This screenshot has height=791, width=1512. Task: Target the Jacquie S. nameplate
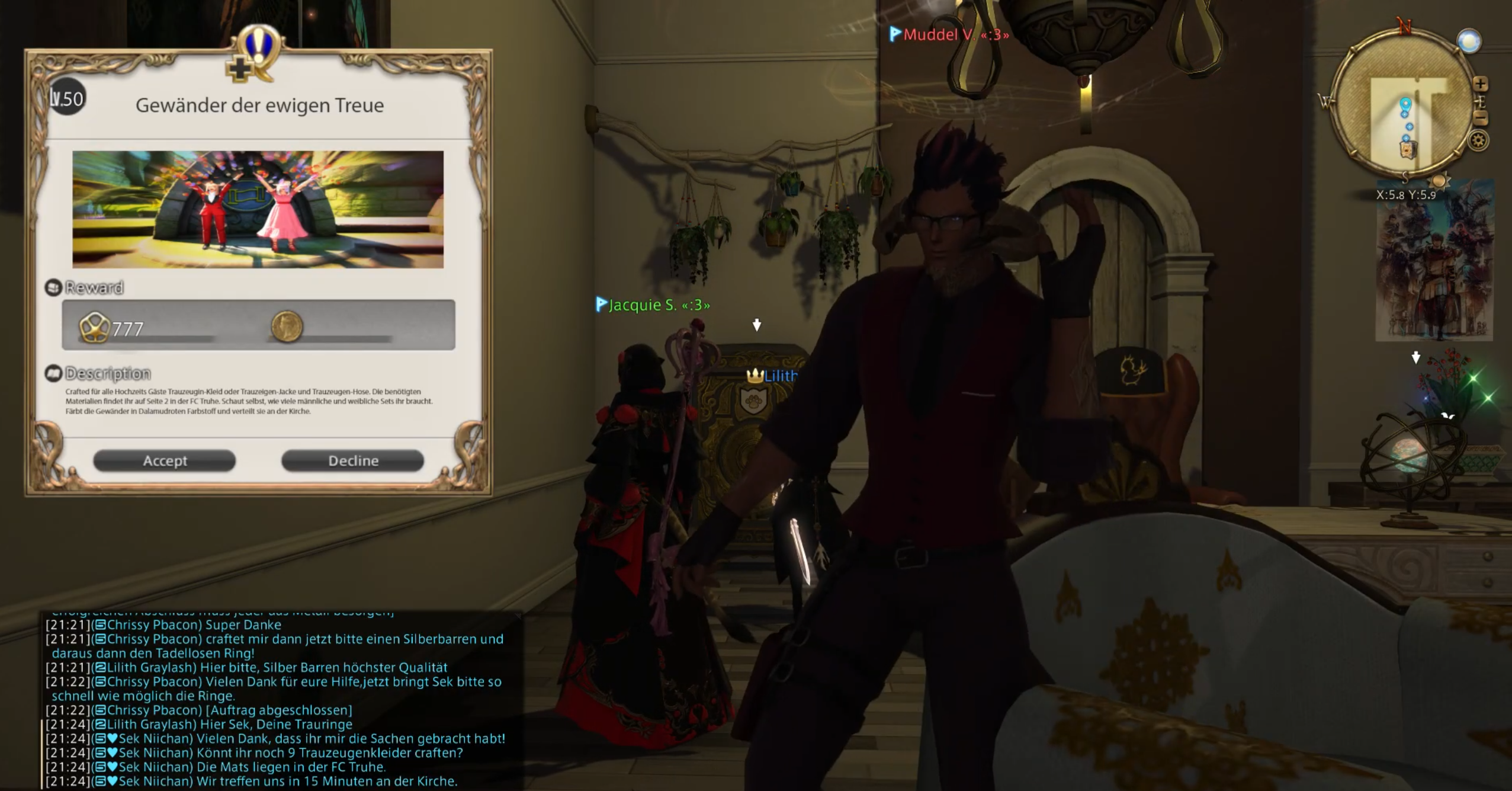tap(654, 305)
